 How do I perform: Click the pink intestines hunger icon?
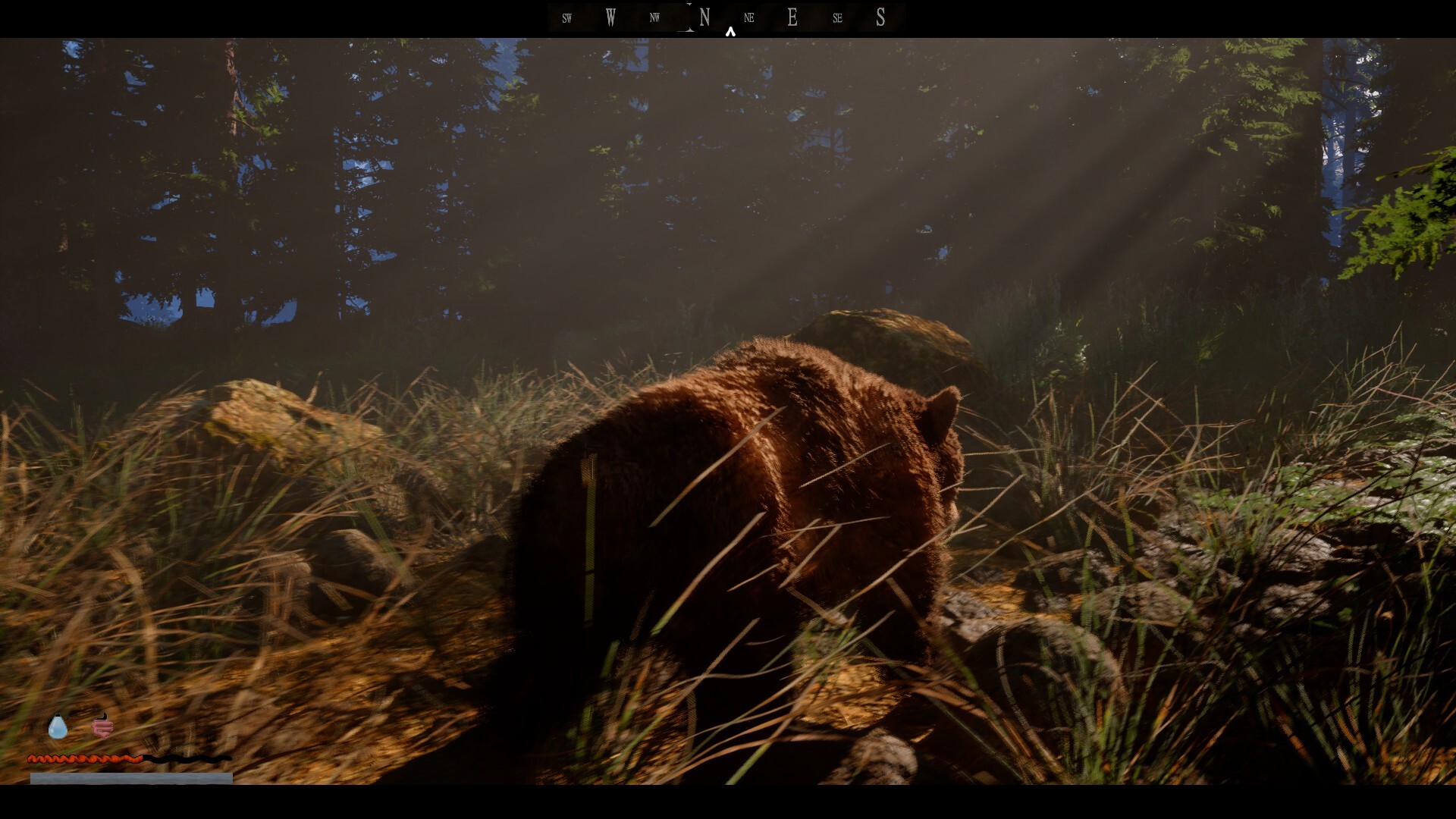coord(103,727)
